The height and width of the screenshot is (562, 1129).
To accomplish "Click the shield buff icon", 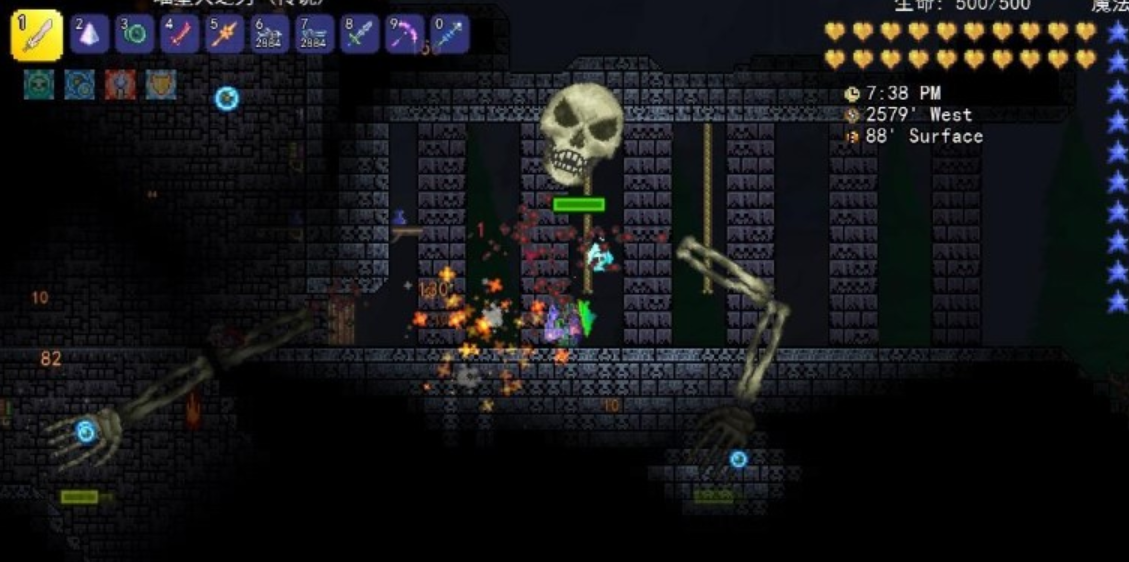I will coord(161,84).
